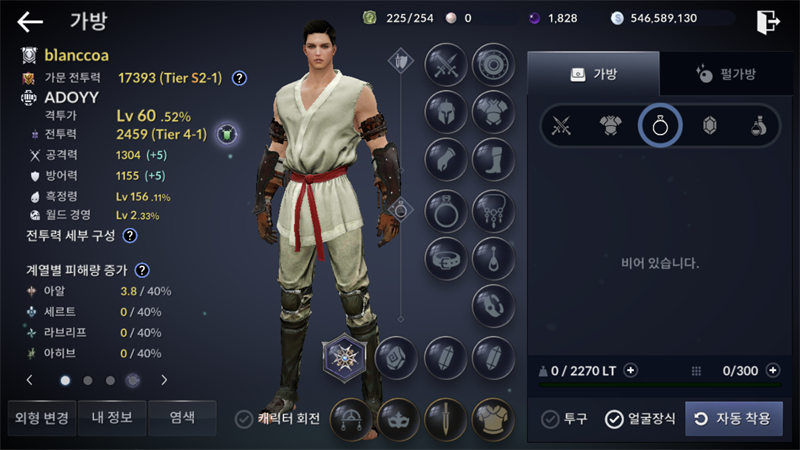
Task: Filter bag by crossed swords weapons
Action: pos(561,126)
